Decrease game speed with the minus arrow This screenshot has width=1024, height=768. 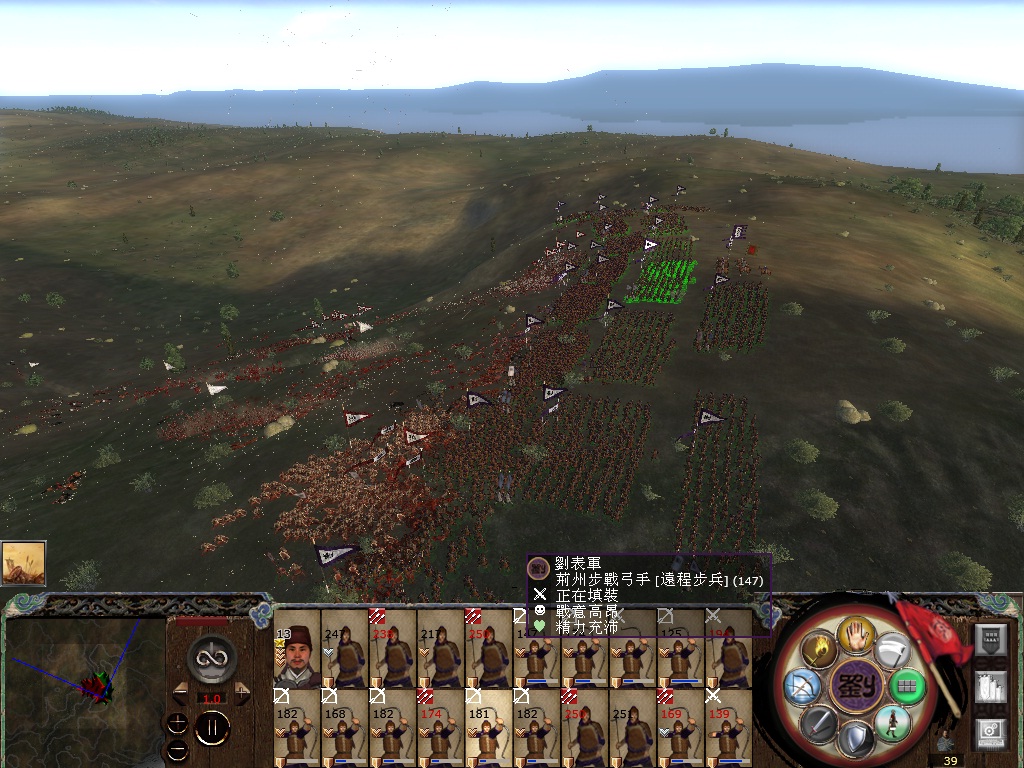pyautogui.click(x=180, y=692)
